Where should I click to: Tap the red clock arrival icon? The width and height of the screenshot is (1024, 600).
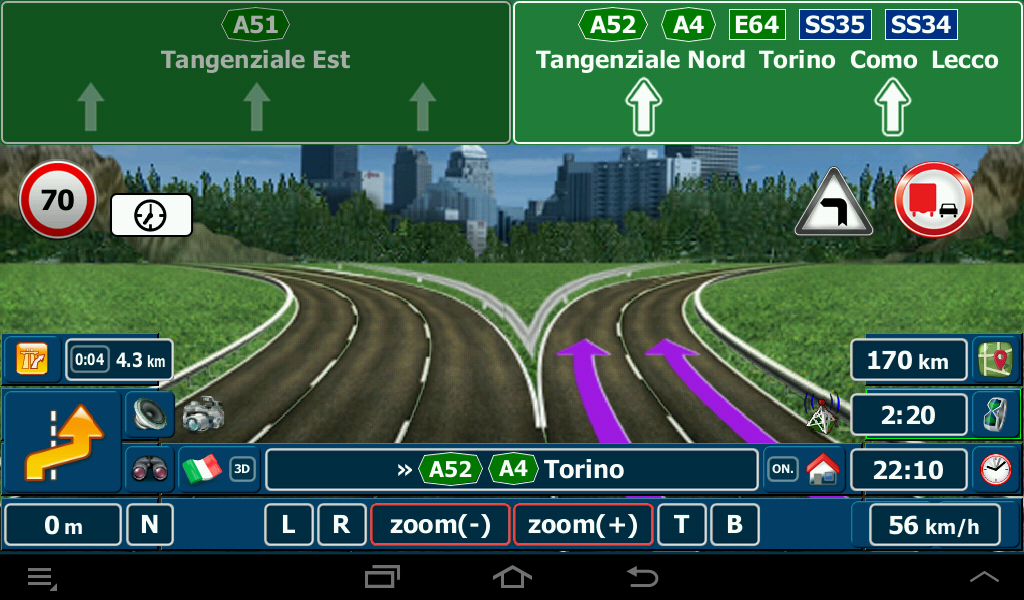point(995,469)
